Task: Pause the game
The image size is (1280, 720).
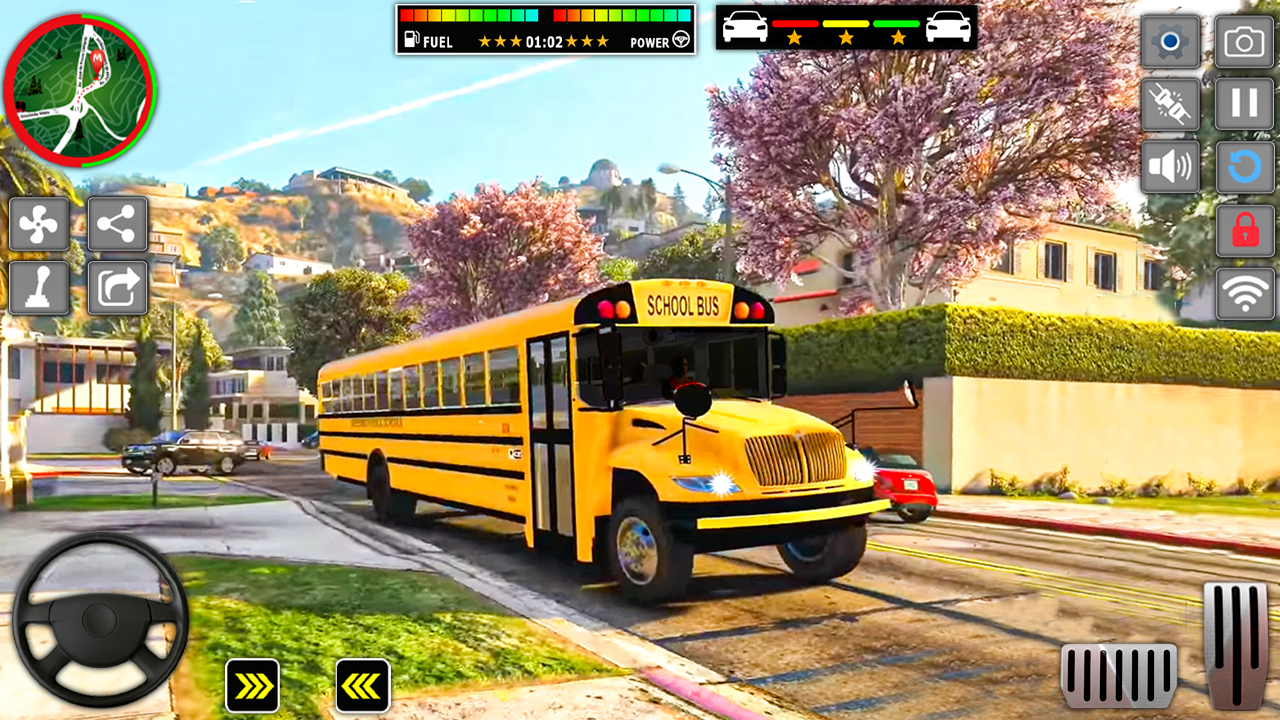Action: coord(1243,104)
